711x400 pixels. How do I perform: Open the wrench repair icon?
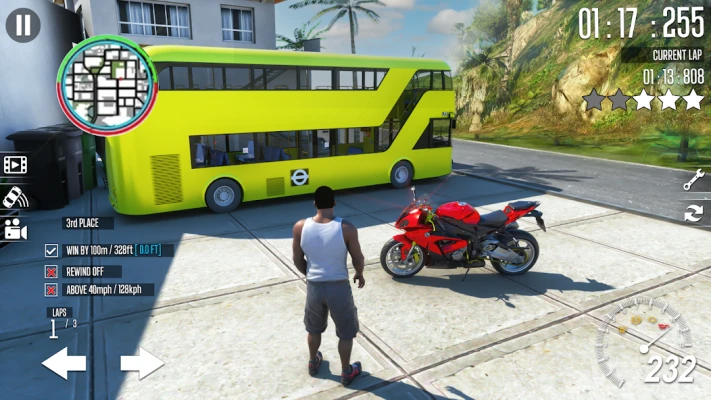693,180
